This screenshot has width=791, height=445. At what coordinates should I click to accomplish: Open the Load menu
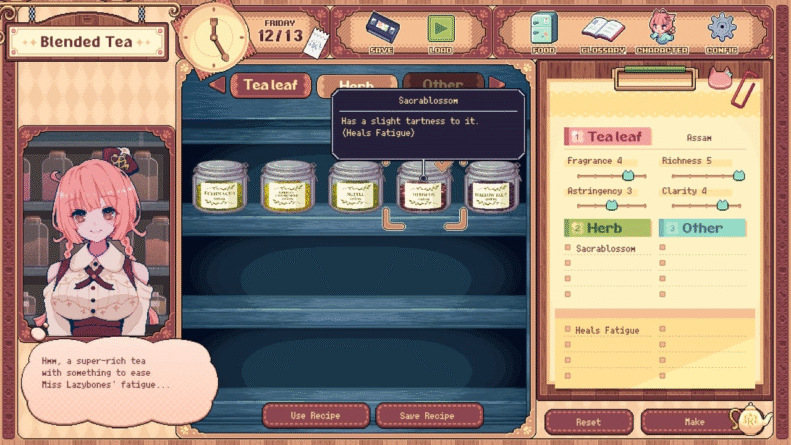click(x=440, y=31)
